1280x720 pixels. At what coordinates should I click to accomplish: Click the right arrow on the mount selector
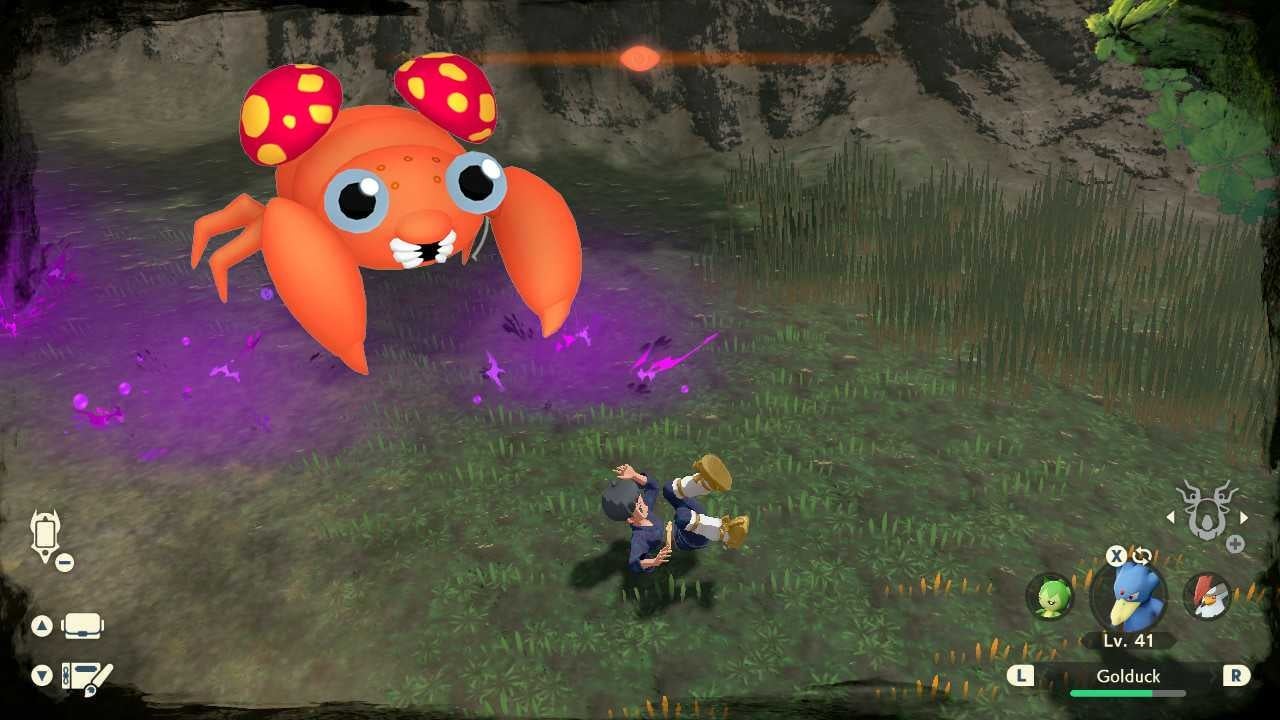1244,517
